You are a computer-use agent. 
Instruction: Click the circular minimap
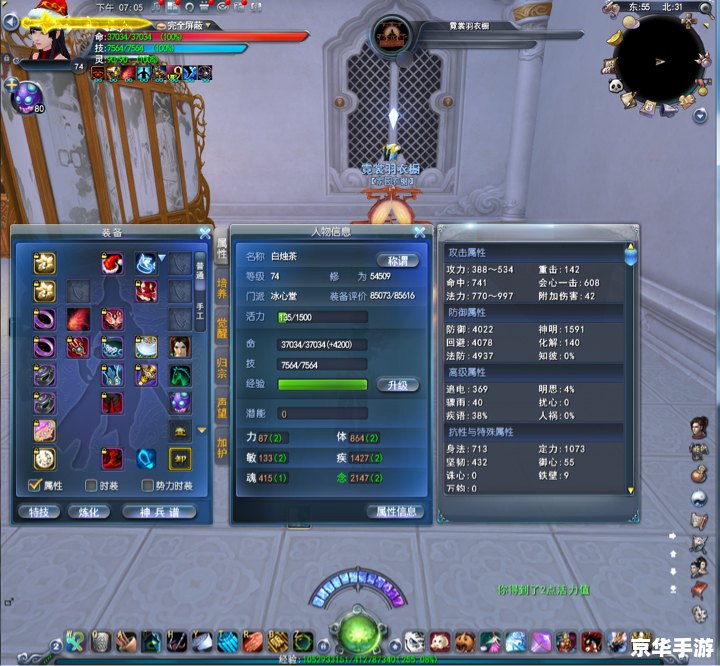(659, 58)
